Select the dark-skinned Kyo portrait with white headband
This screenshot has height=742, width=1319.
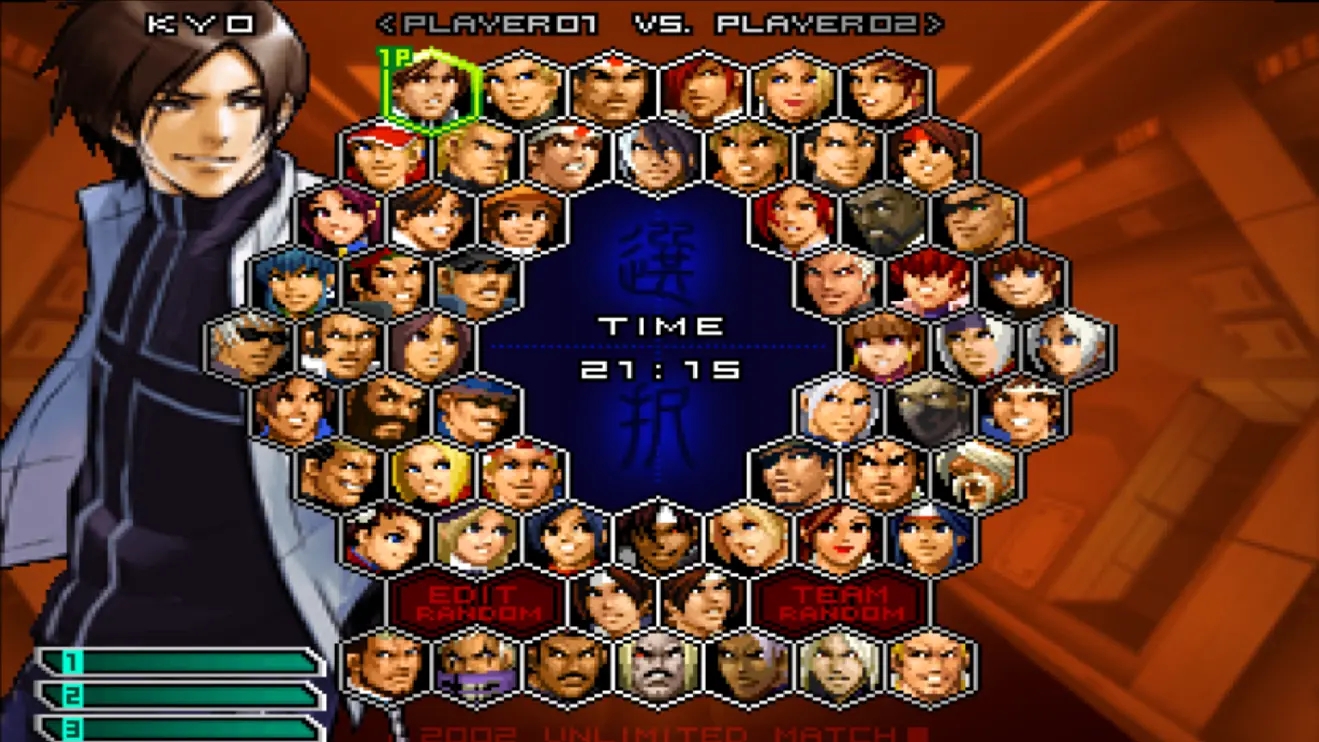(x=658, y=539)
